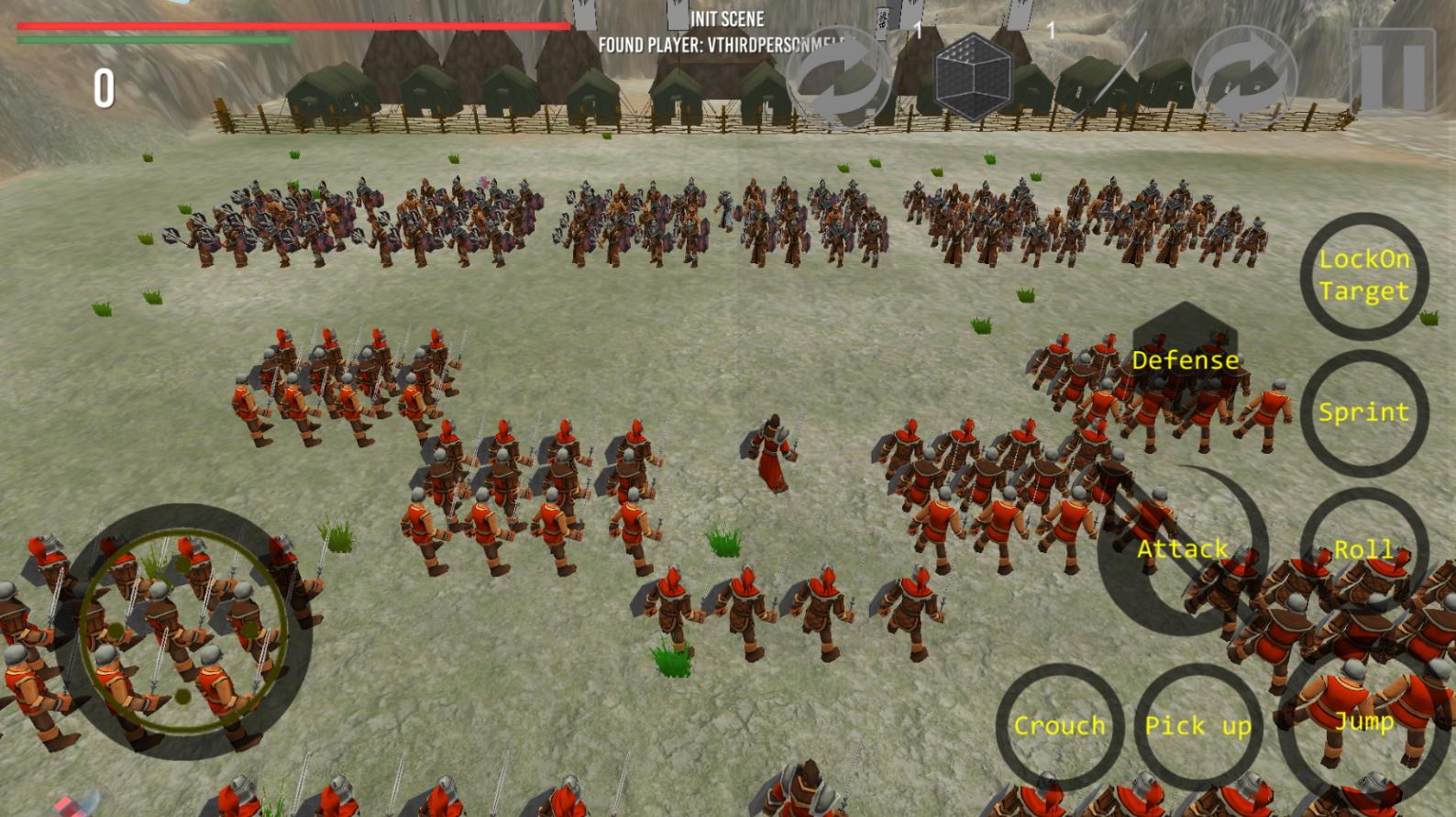The height and width of the screenshot is (817, 1456).
Task: Select the red-robed player character
Action: [x=770, y=449]
